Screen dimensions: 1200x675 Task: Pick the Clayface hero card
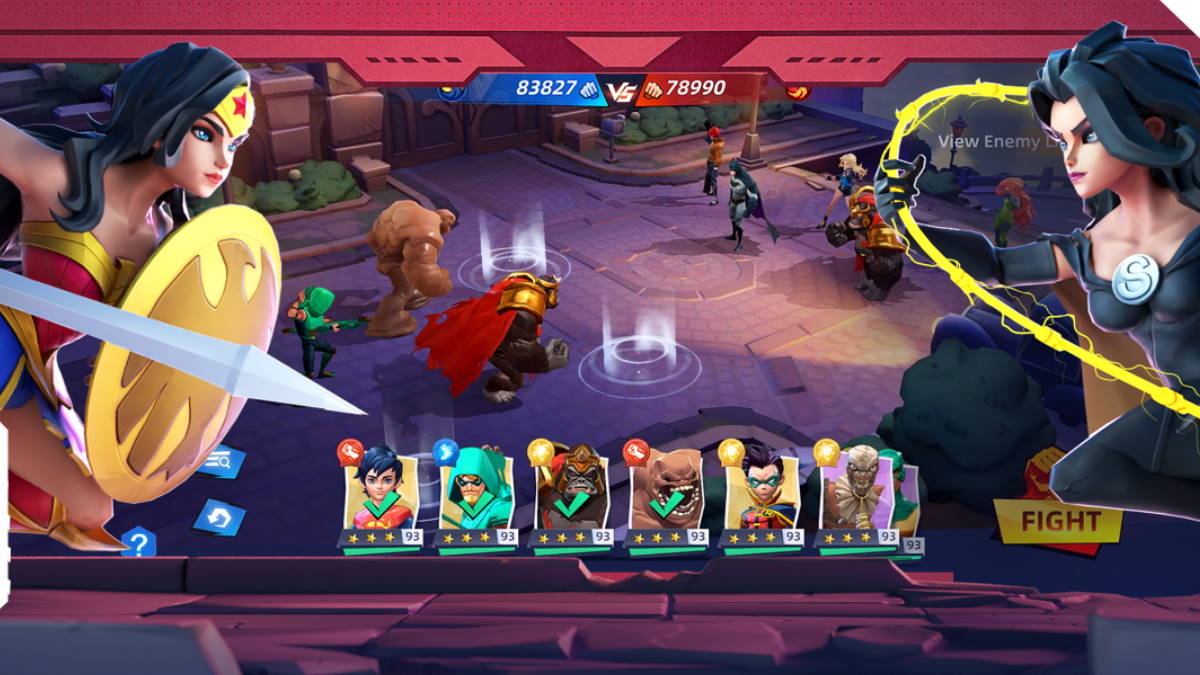665,494
